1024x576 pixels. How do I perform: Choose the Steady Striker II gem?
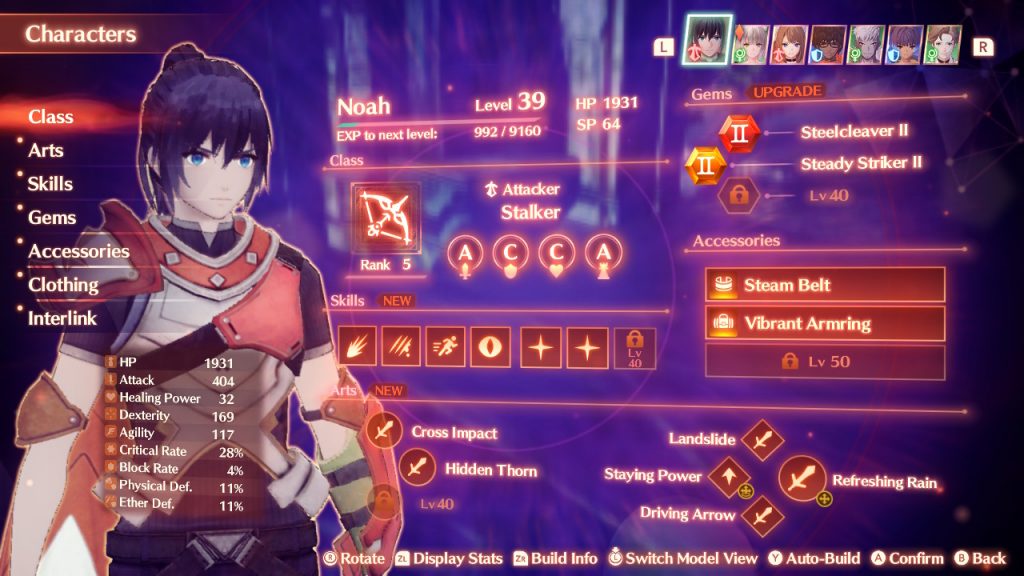(705, 164)
